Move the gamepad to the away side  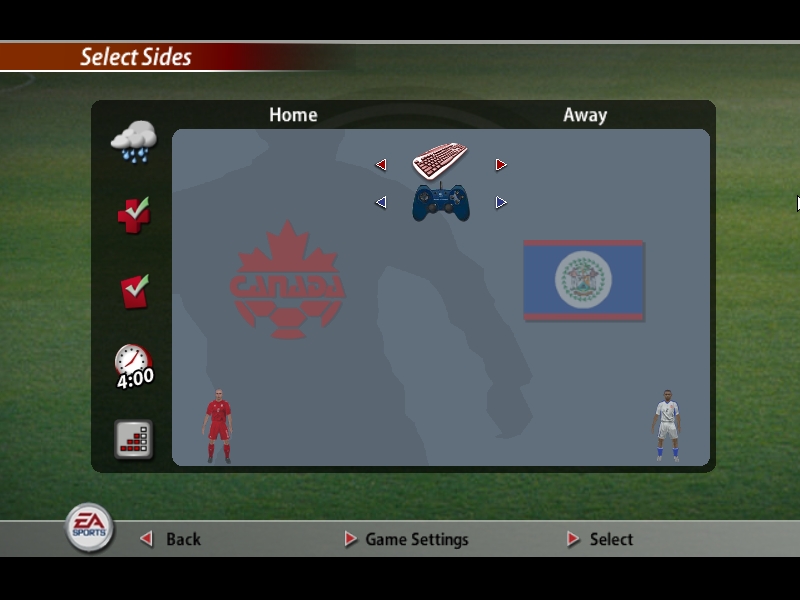click(501, 203)
